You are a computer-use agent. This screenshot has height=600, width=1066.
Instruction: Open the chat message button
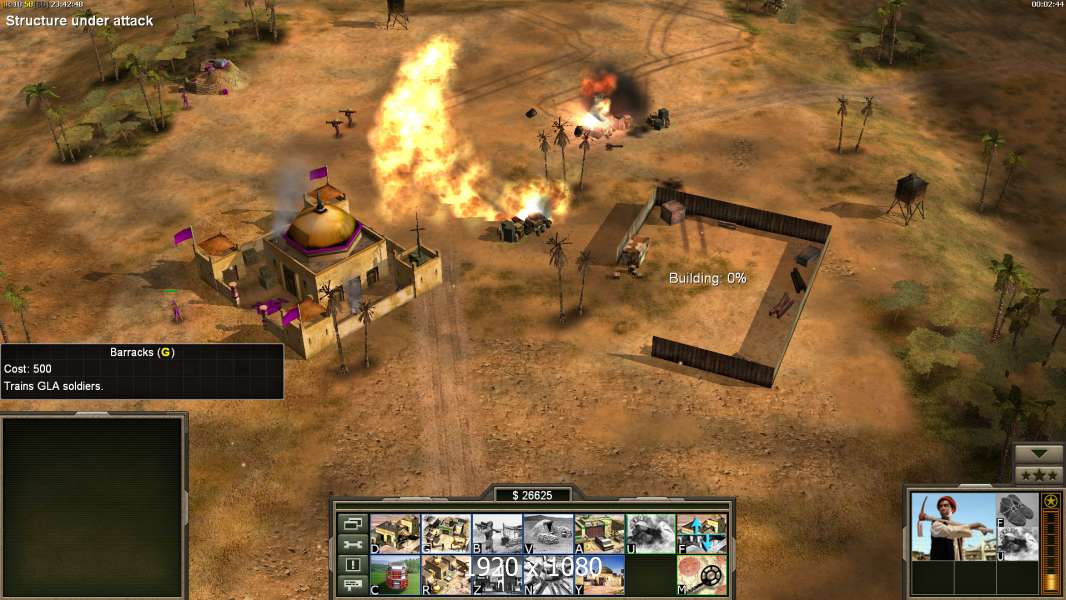352,586
